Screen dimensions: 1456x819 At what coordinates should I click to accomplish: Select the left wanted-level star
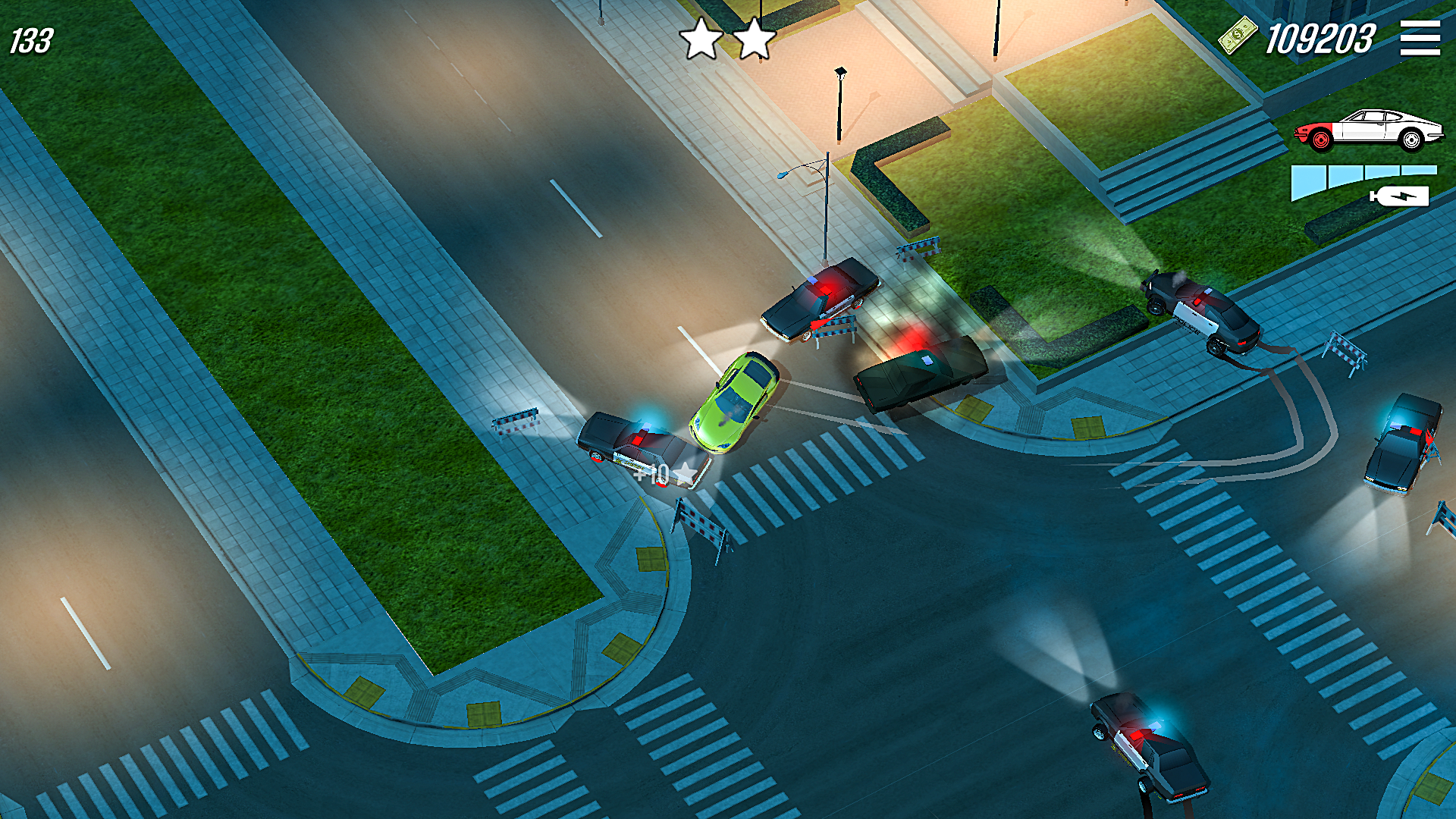pyautogui.click(x=701, y=36)
